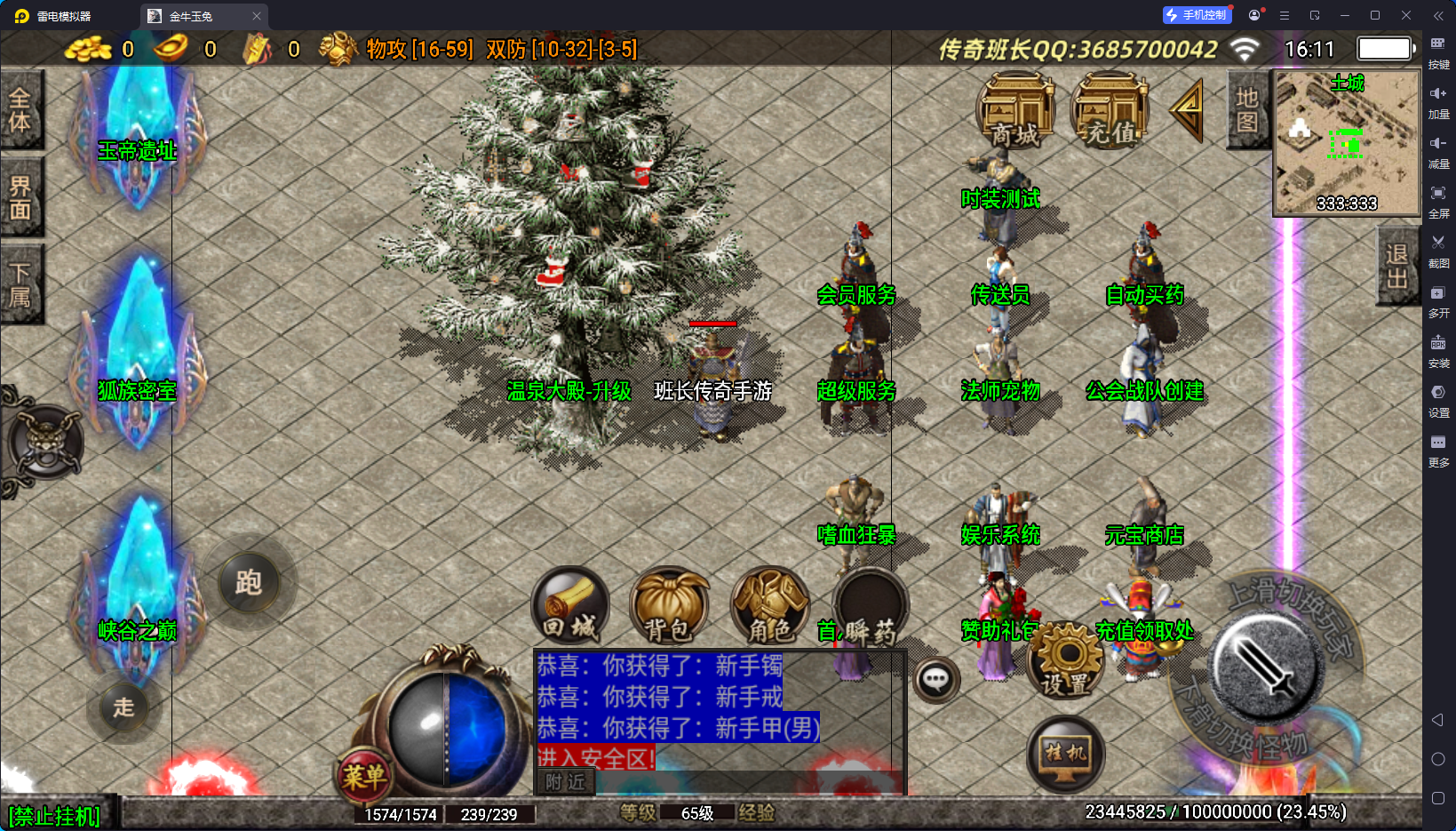Open the 菜单 menu button
The height and width of the screenshot is (831, 1456).
pyautogui.click(x=364, y=777)
